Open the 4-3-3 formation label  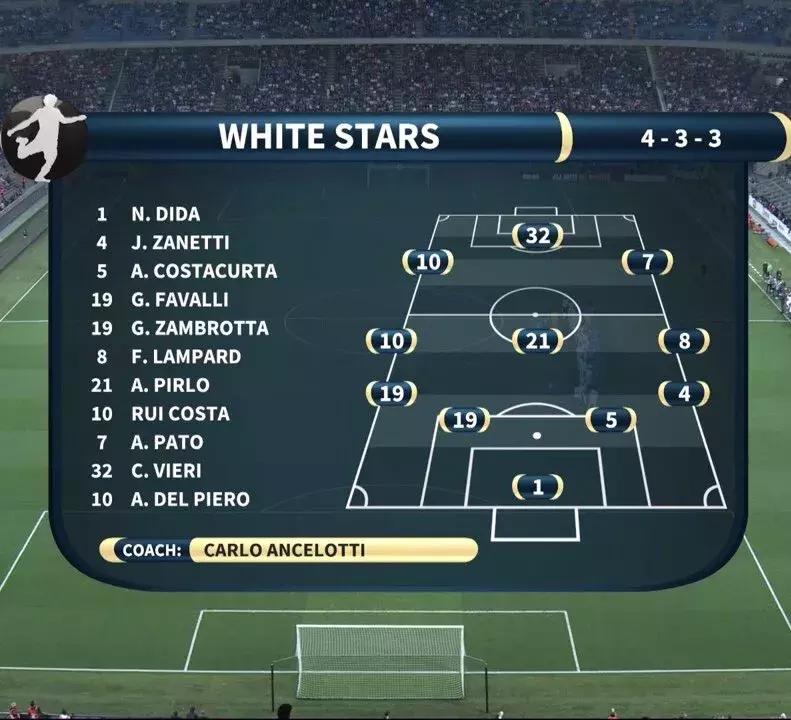(680, 137)
